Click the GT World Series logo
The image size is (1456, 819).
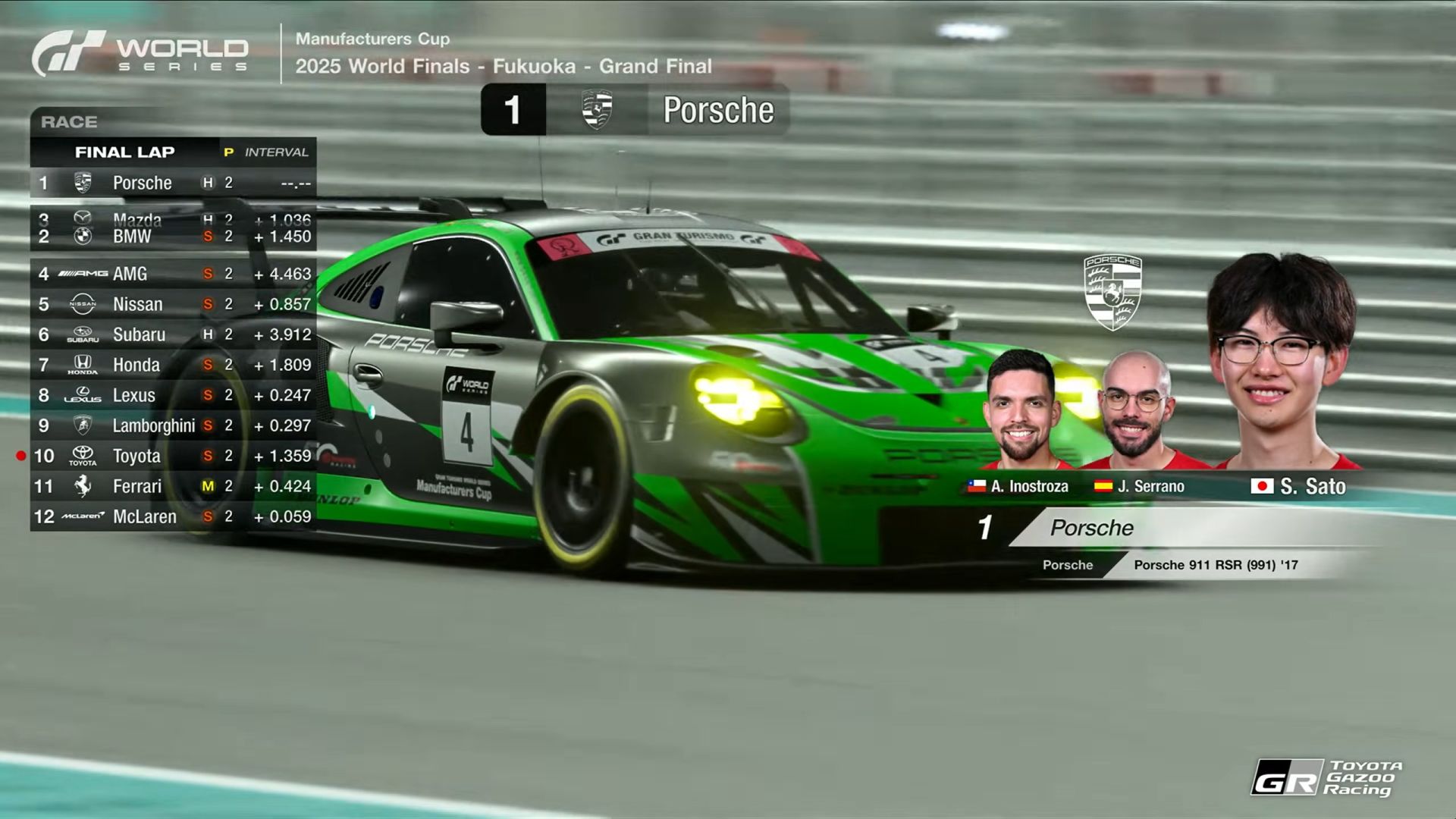[x=140, y=53]
